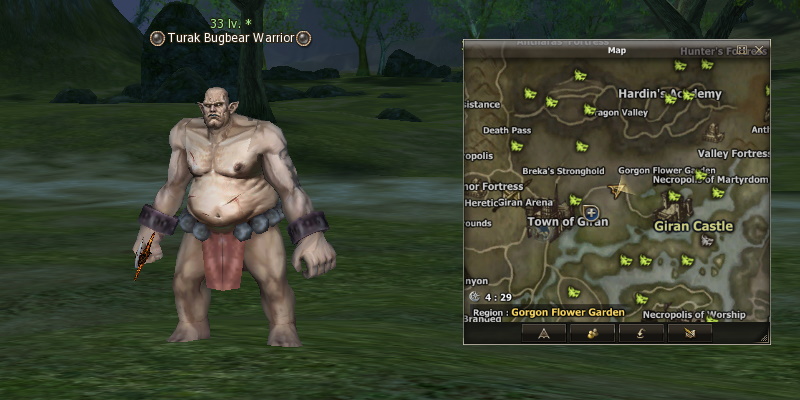Close the Map window
Image resolution: width=800 pixels, height=400 pixels.
761,50
